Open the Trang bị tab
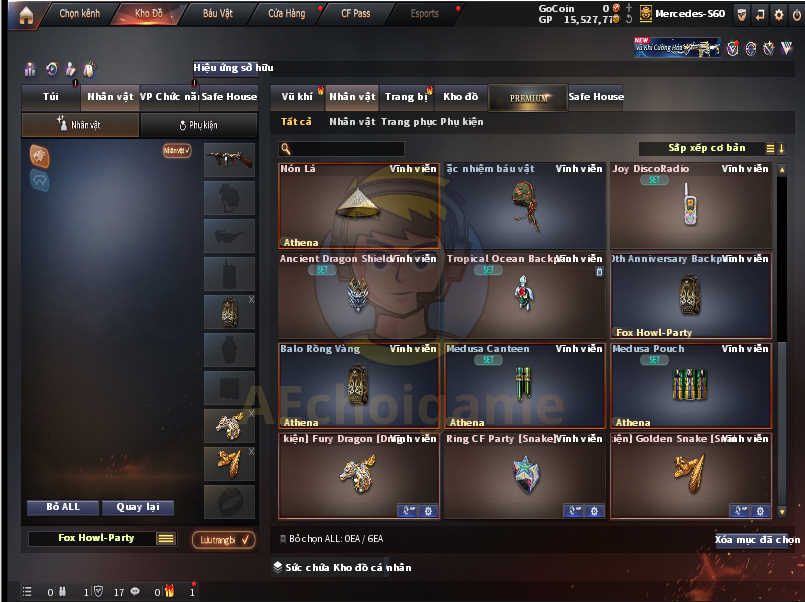 click(x=405, y=97)
